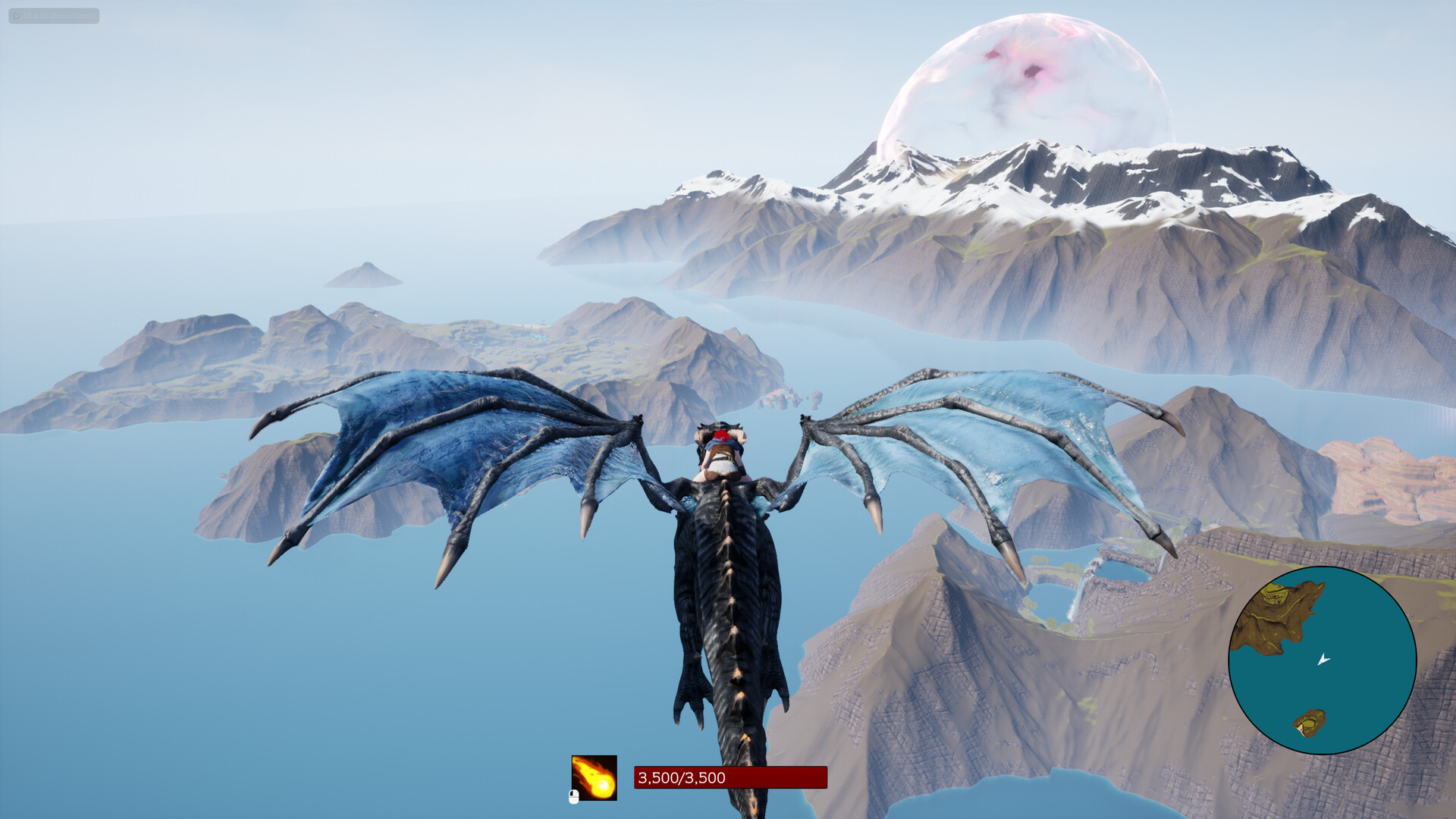Click the flame graphic inside the ability slot
This screenshot has width=1456, height=819.
595,780
